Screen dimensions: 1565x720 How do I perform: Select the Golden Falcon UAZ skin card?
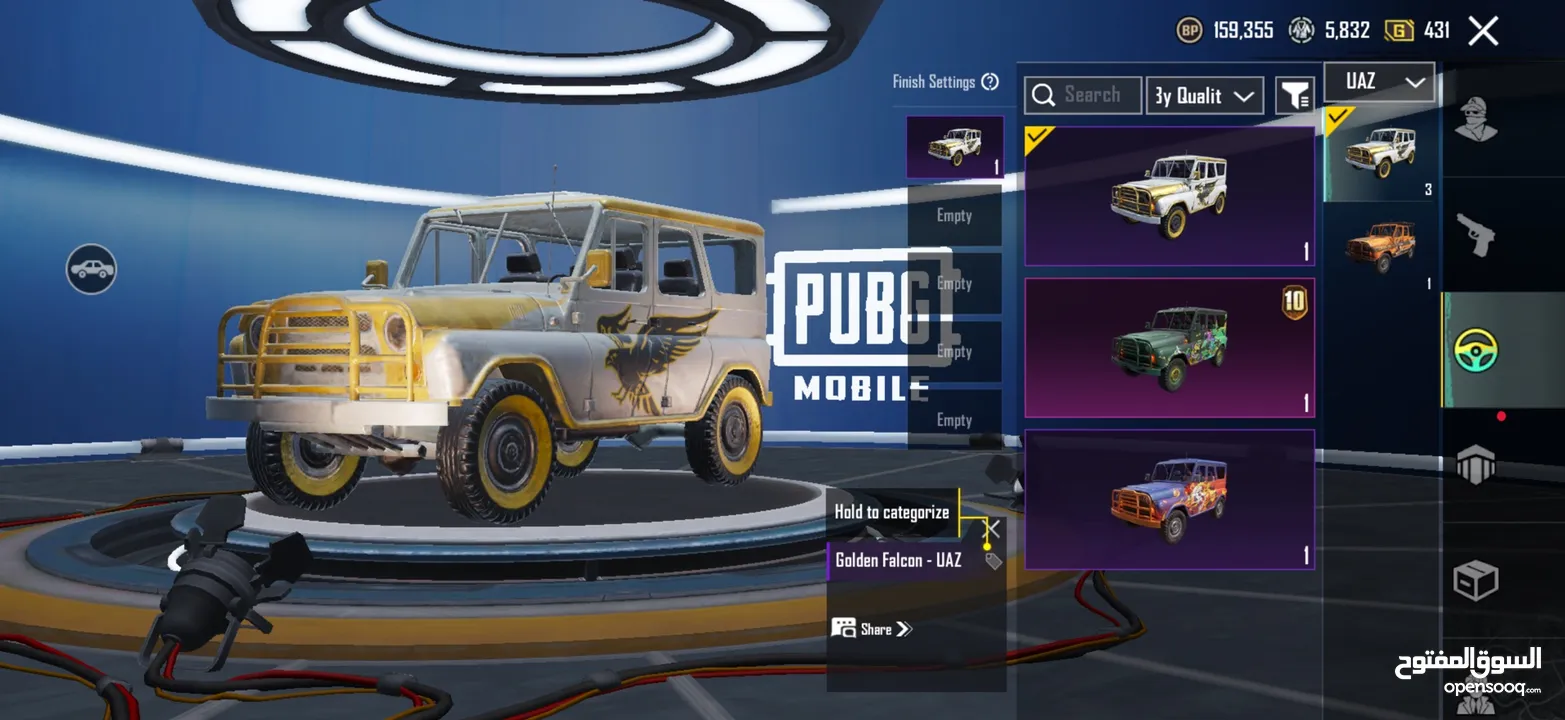click(x=1169, y=196)
